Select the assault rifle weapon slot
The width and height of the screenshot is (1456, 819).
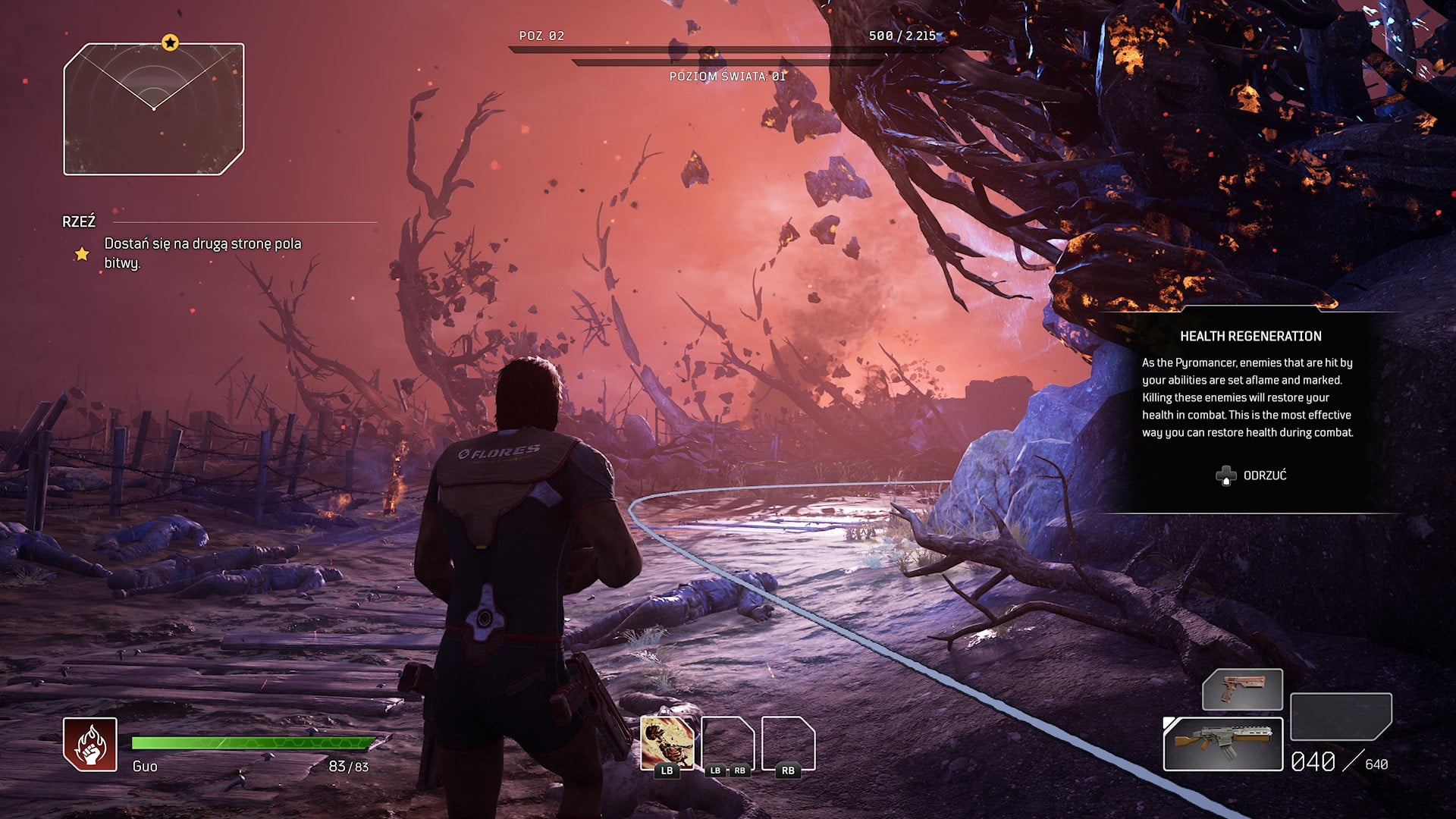1222,744
